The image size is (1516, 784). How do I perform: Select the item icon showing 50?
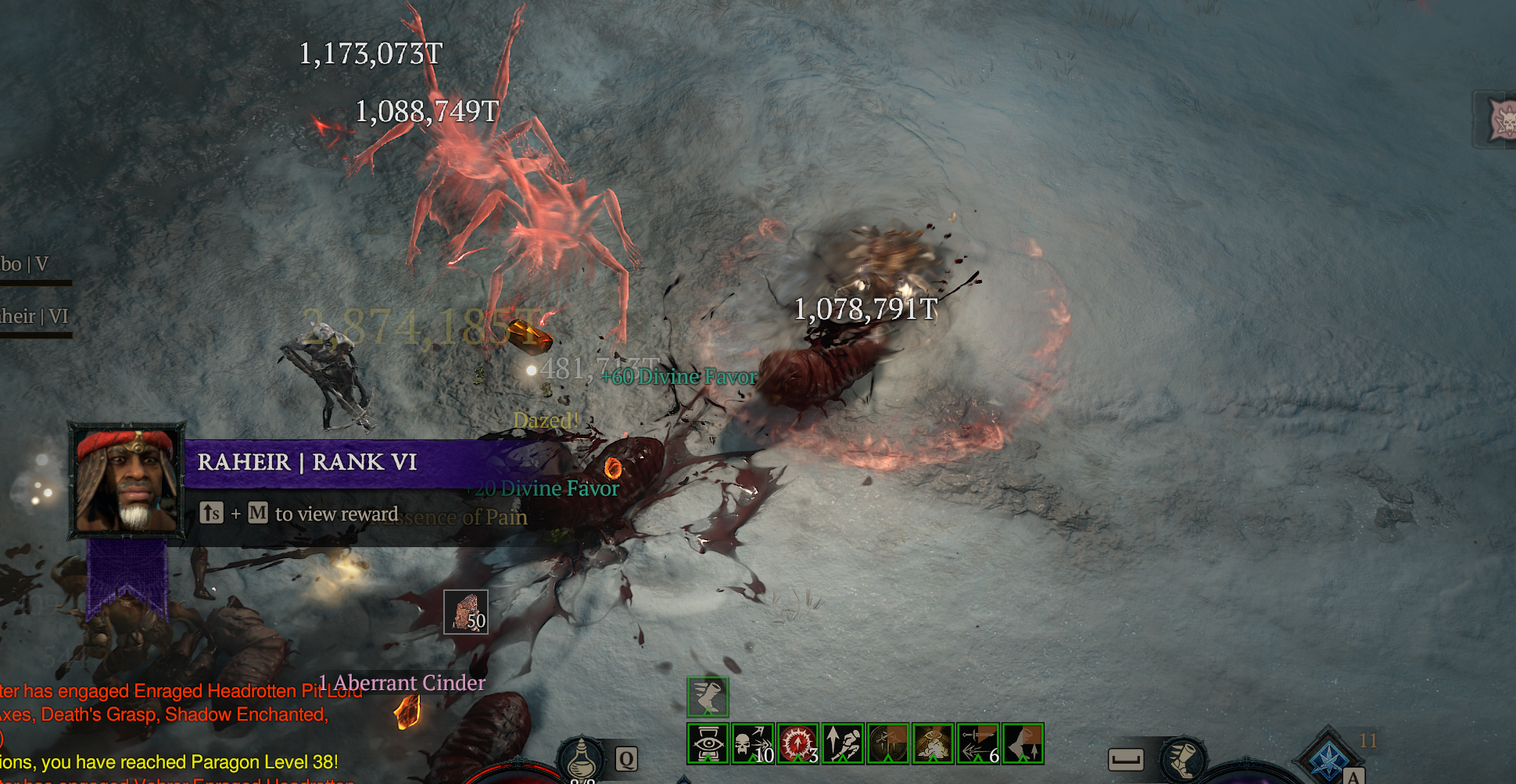coord(466,611)
